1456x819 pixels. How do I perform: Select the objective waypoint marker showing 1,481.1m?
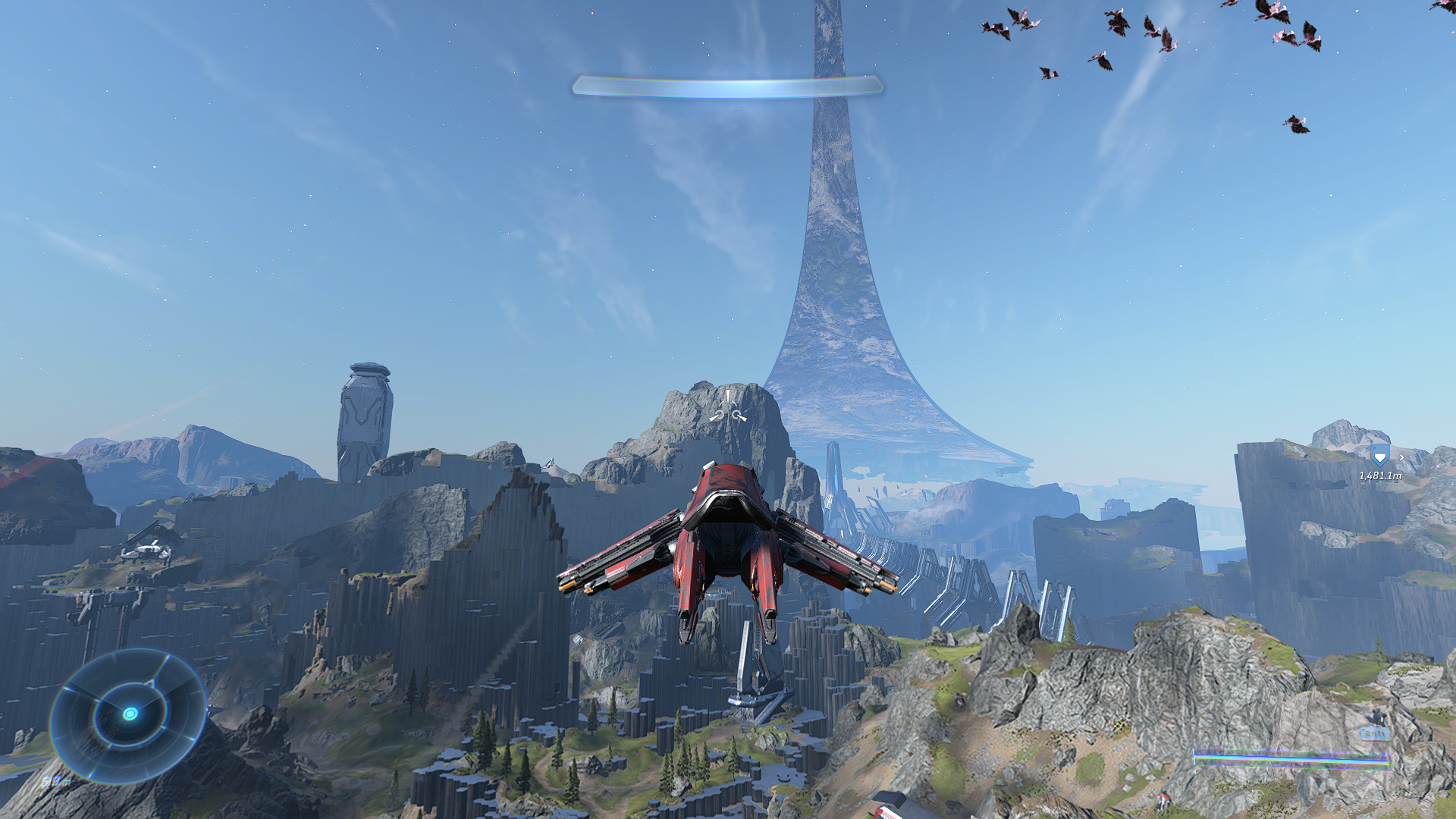(x=1379, y=457)
